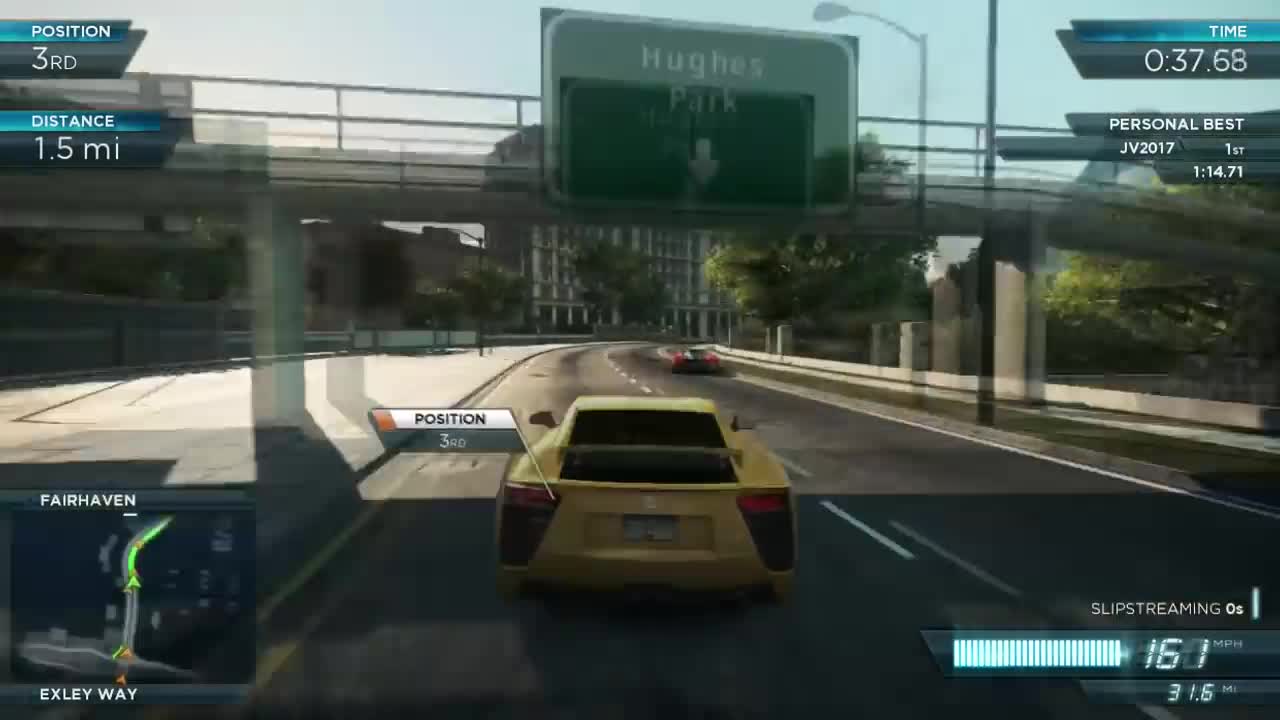This screenshot has width=1280, height=720.
Task: Click the rival car ahead on the road
Action: pyautogui.click(x=697, y=362)
